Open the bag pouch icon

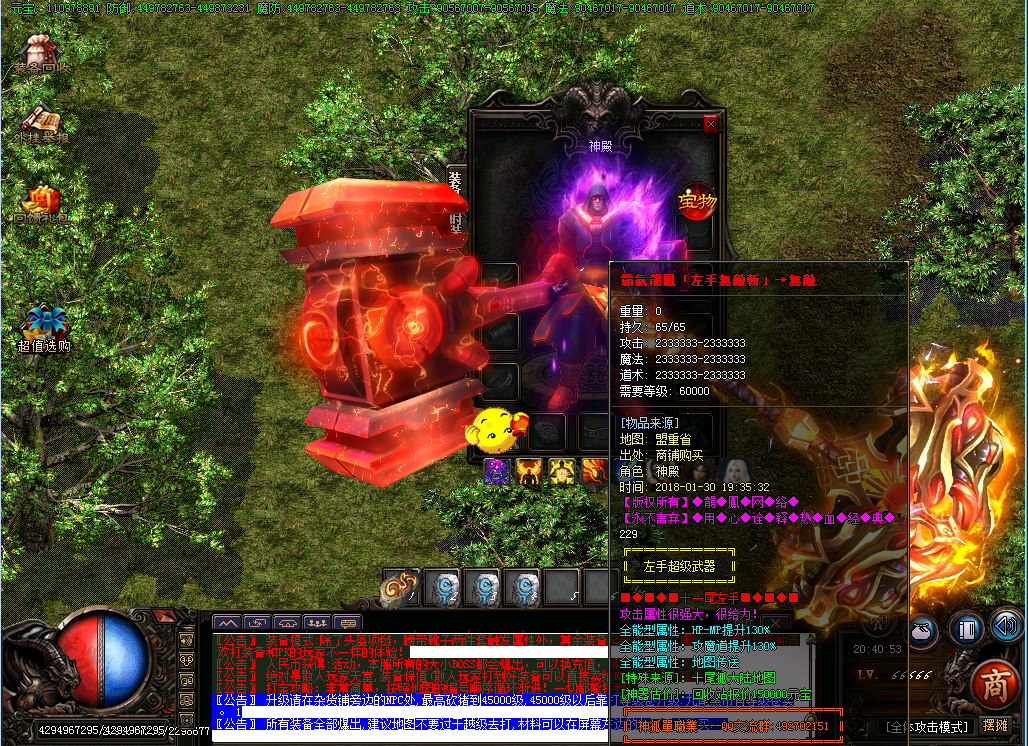pyautogui.click(x=924, y=630)
